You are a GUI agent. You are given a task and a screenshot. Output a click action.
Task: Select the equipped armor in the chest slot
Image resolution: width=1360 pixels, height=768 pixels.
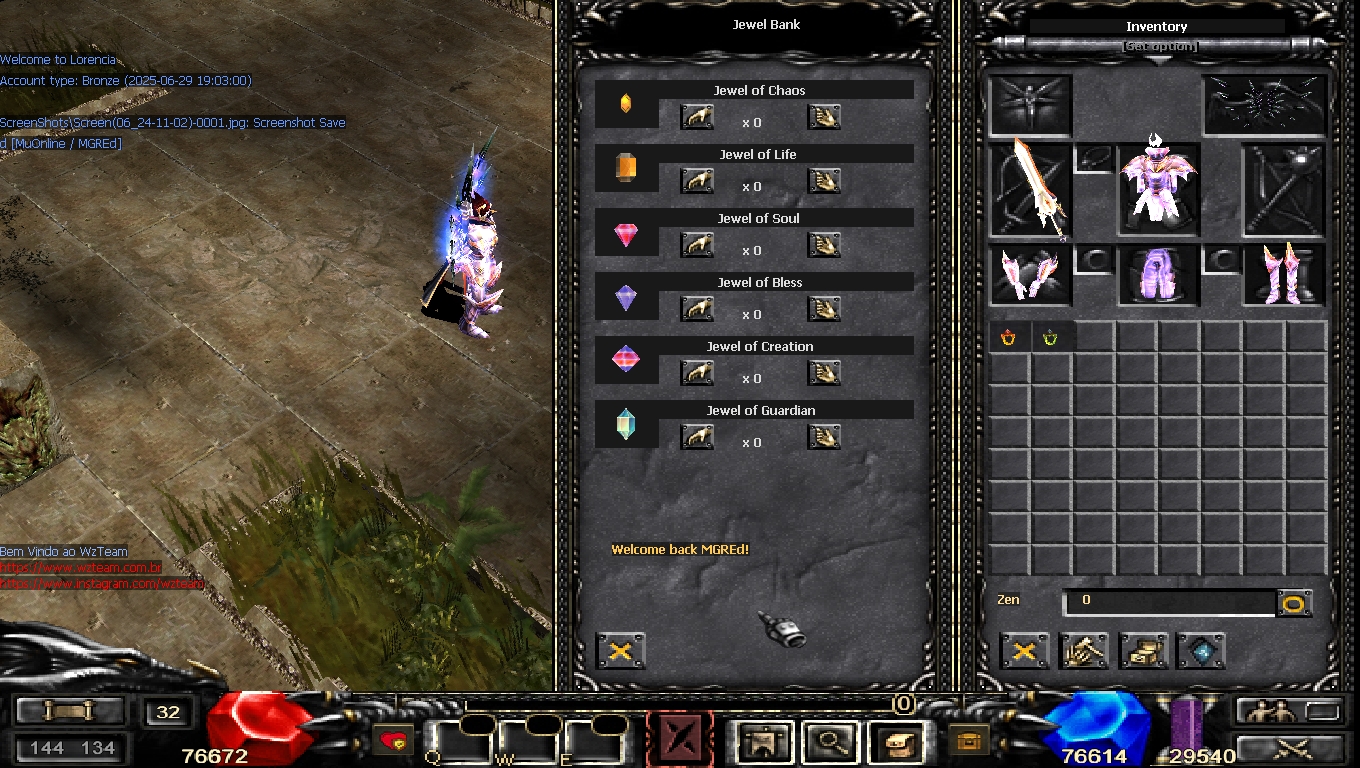click(1157, 187)
